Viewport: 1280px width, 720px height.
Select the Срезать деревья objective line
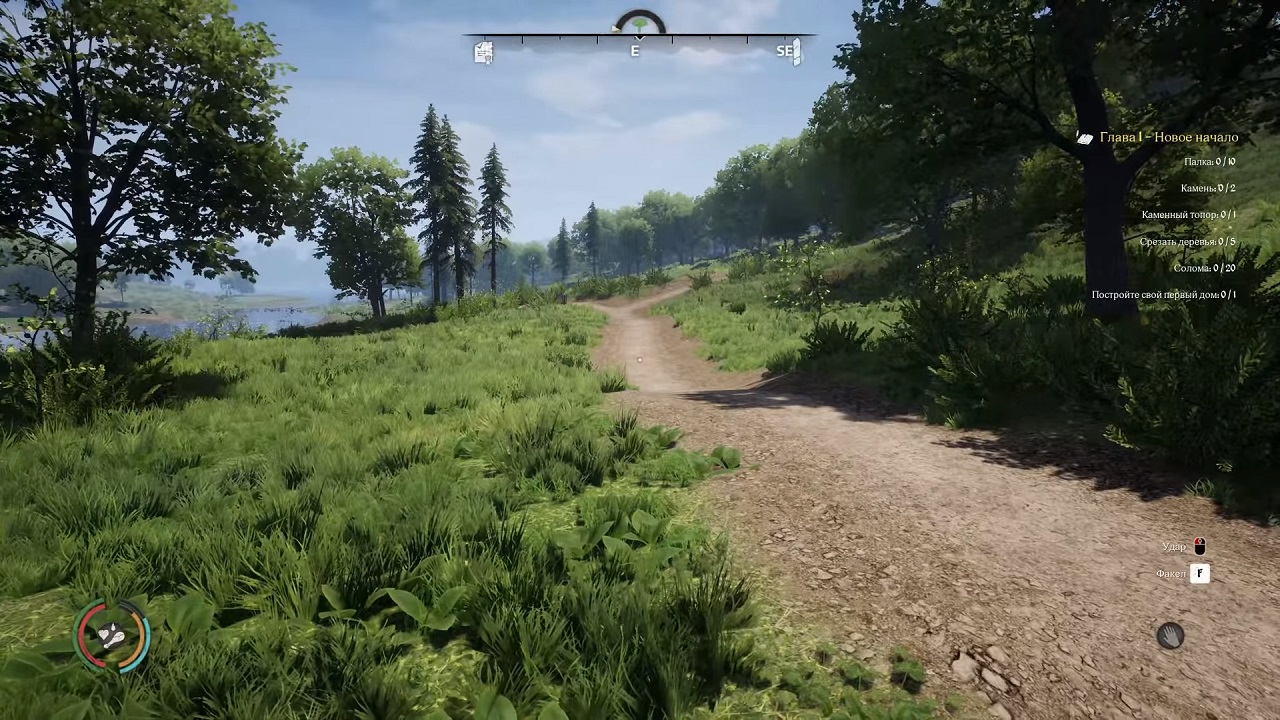[1187, 242]
